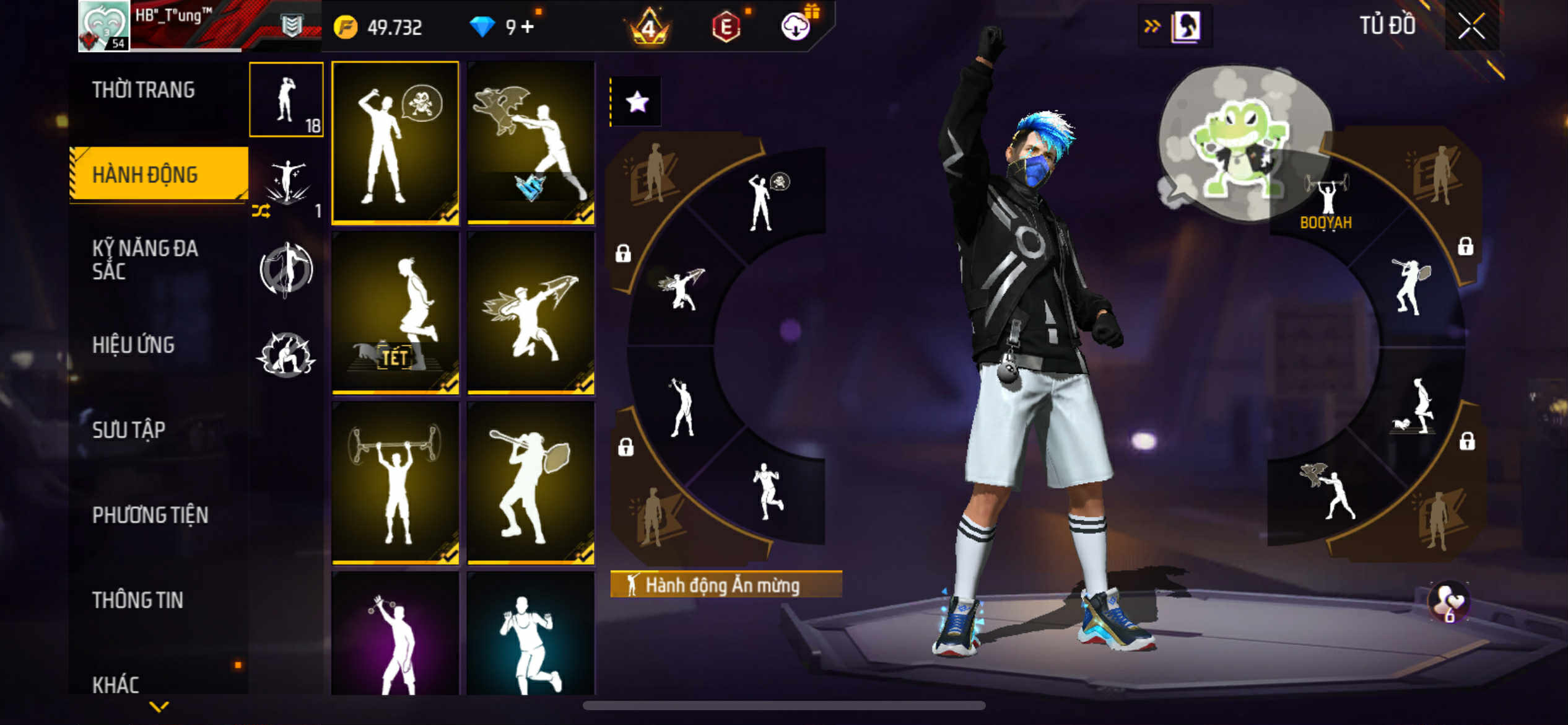Add diamonds using the diamond icon
Viewport: 1568px width, 725px height.
pyautogui.click(x=482, y=27)
